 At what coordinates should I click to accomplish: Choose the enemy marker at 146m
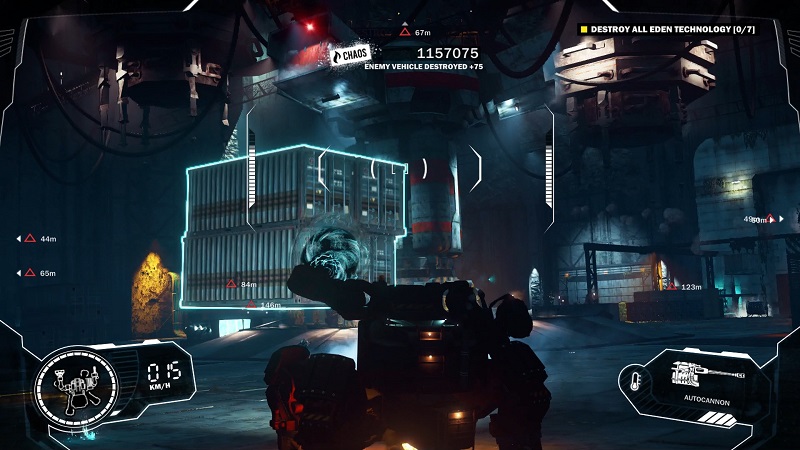[x=250, y=304]
